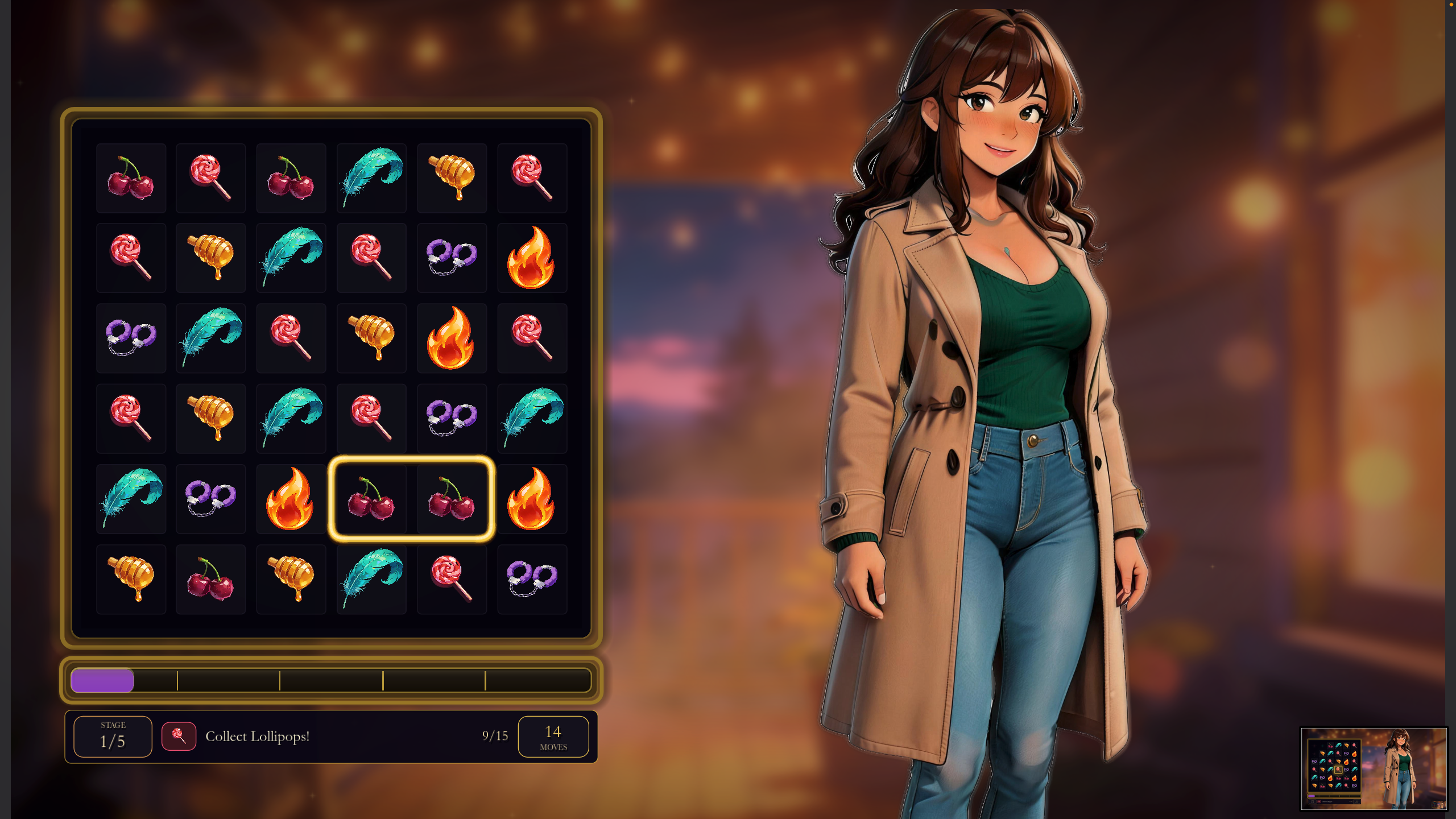The image size is (1456, 819).
Task: Click the purple handcuffs tile on the left edge
Action: pyautogui.click(x=131, y=338)
